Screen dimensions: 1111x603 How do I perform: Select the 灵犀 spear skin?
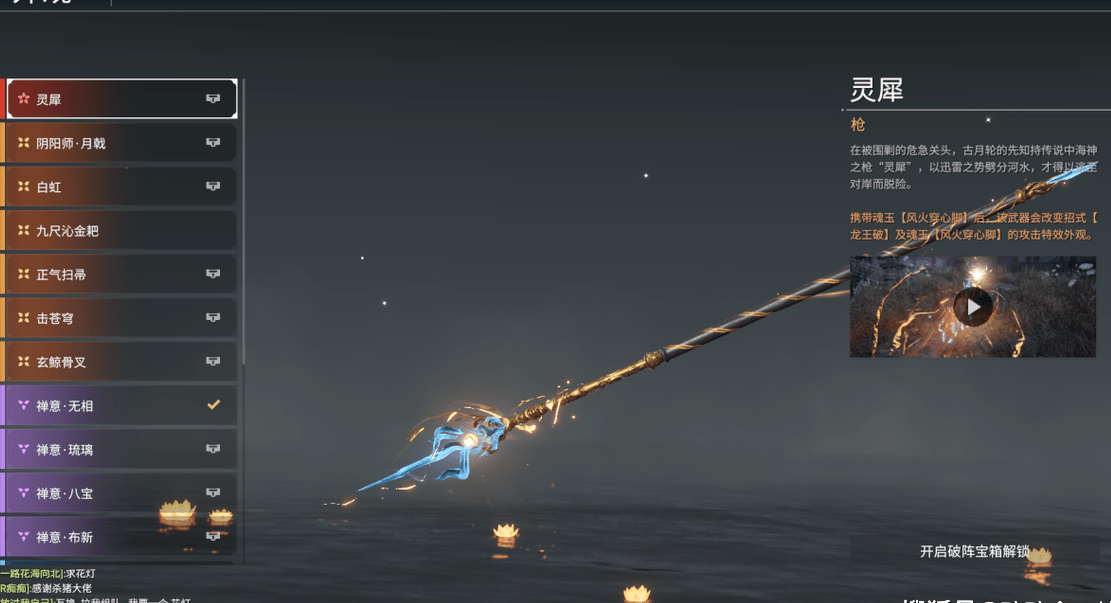[x=120, y=99]
